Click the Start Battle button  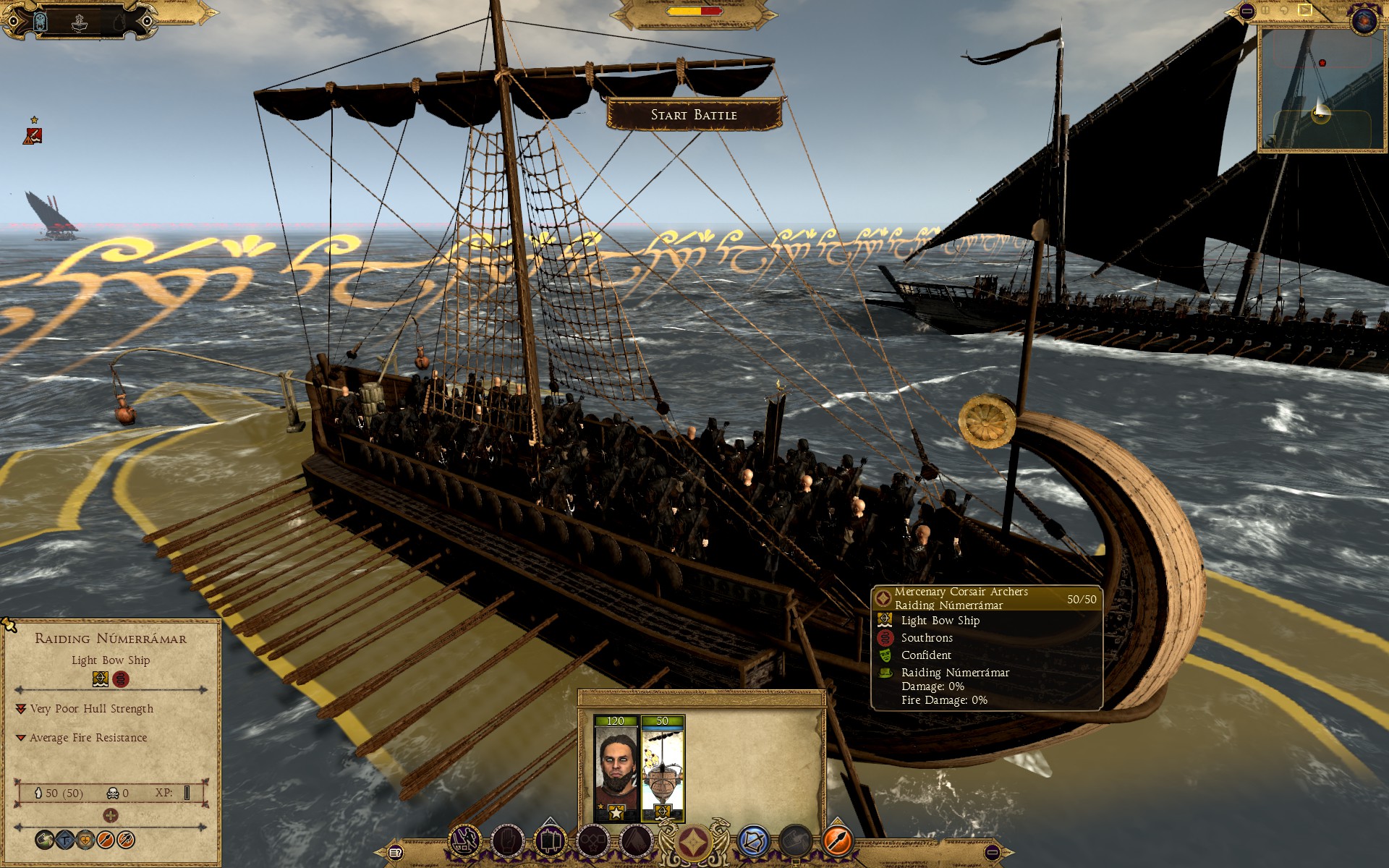(x=694, y=114)
